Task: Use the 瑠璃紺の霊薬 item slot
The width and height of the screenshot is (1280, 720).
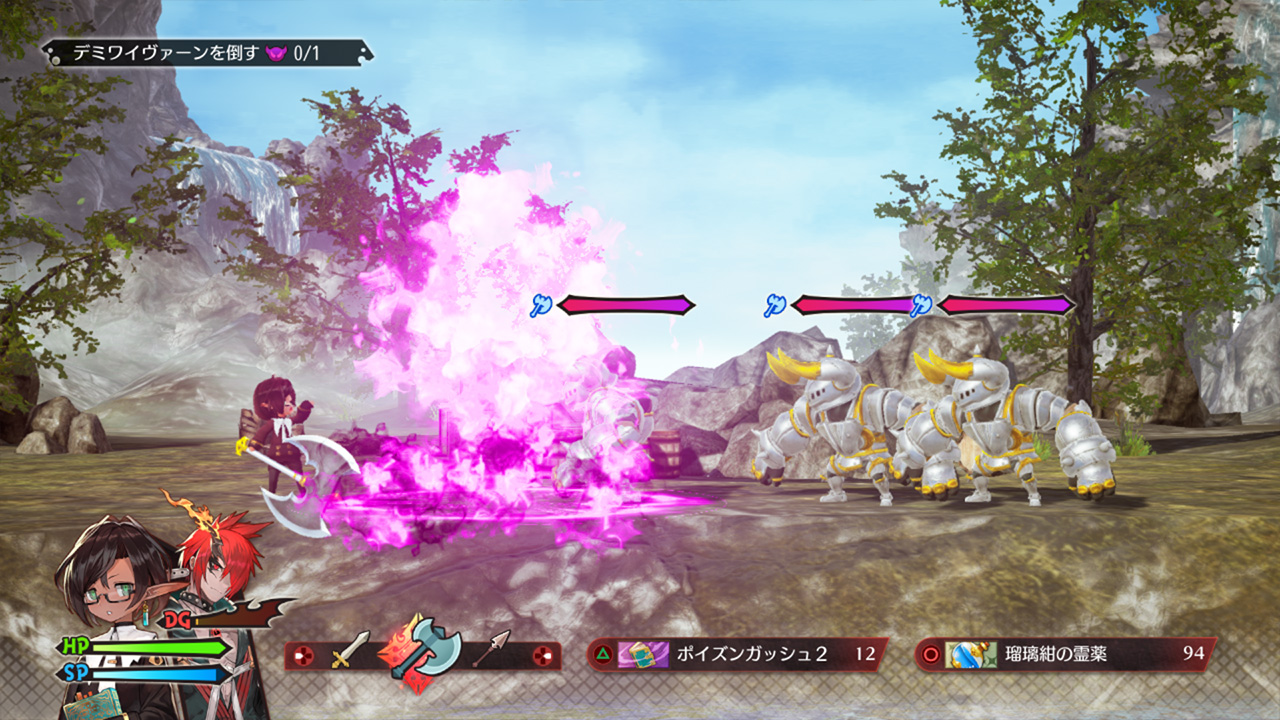Action: coord(1065,655)
